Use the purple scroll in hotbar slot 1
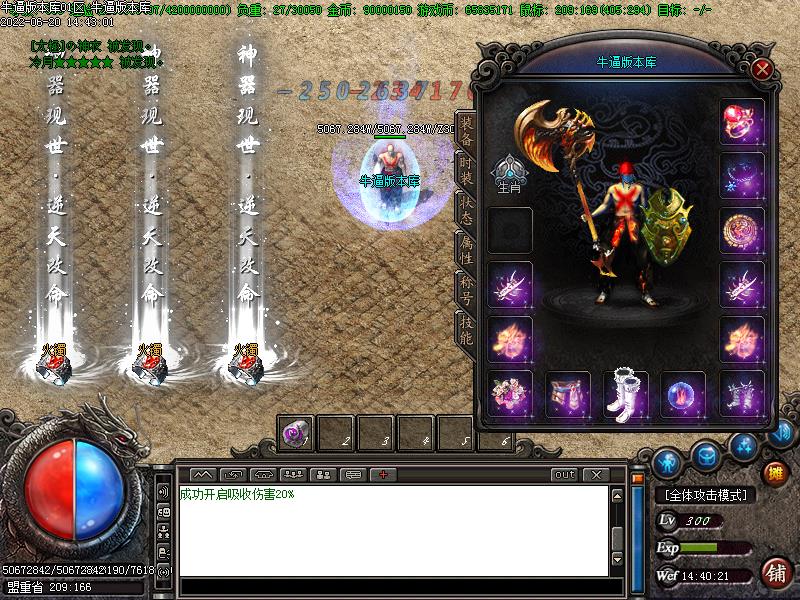The height and width of the screenshot is (600, 800). 296,433
